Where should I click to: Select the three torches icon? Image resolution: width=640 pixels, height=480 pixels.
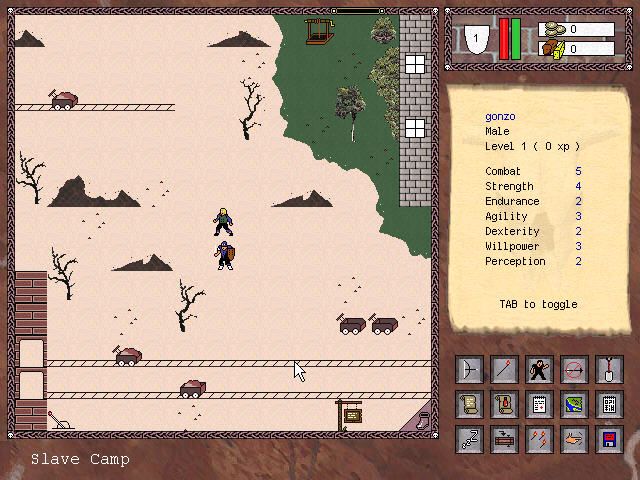[539, 439]
